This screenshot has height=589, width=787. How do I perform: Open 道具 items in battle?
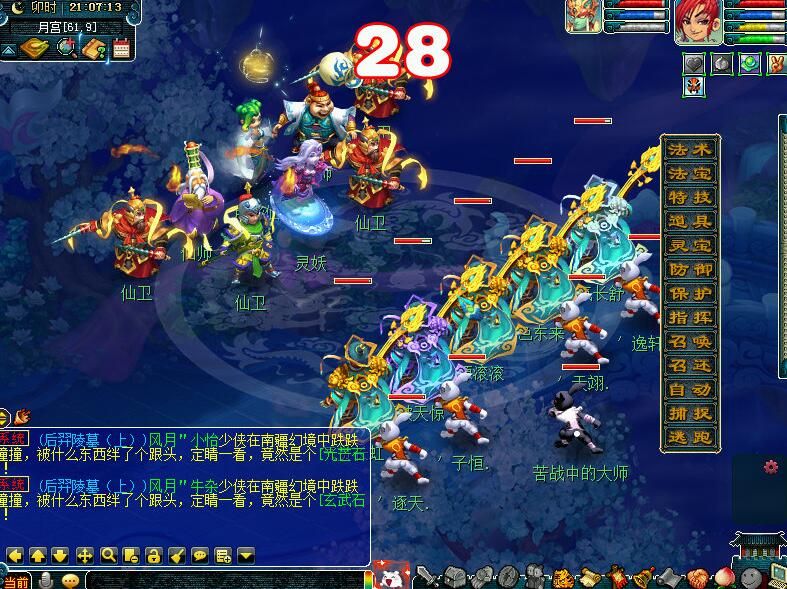click(x=691, y=222)
